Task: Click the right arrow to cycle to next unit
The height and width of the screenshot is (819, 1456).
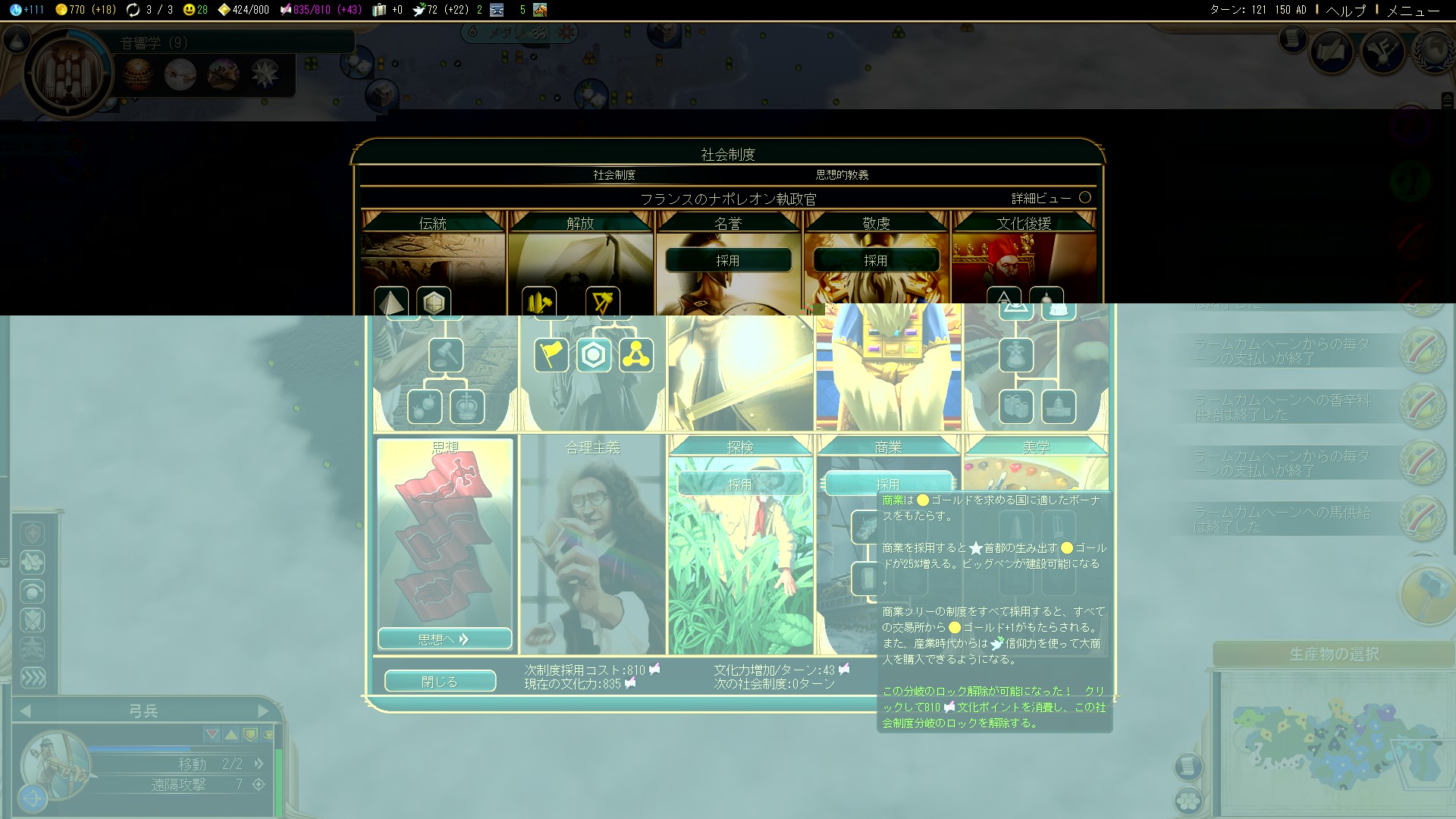Action: (x=265, y=711)
